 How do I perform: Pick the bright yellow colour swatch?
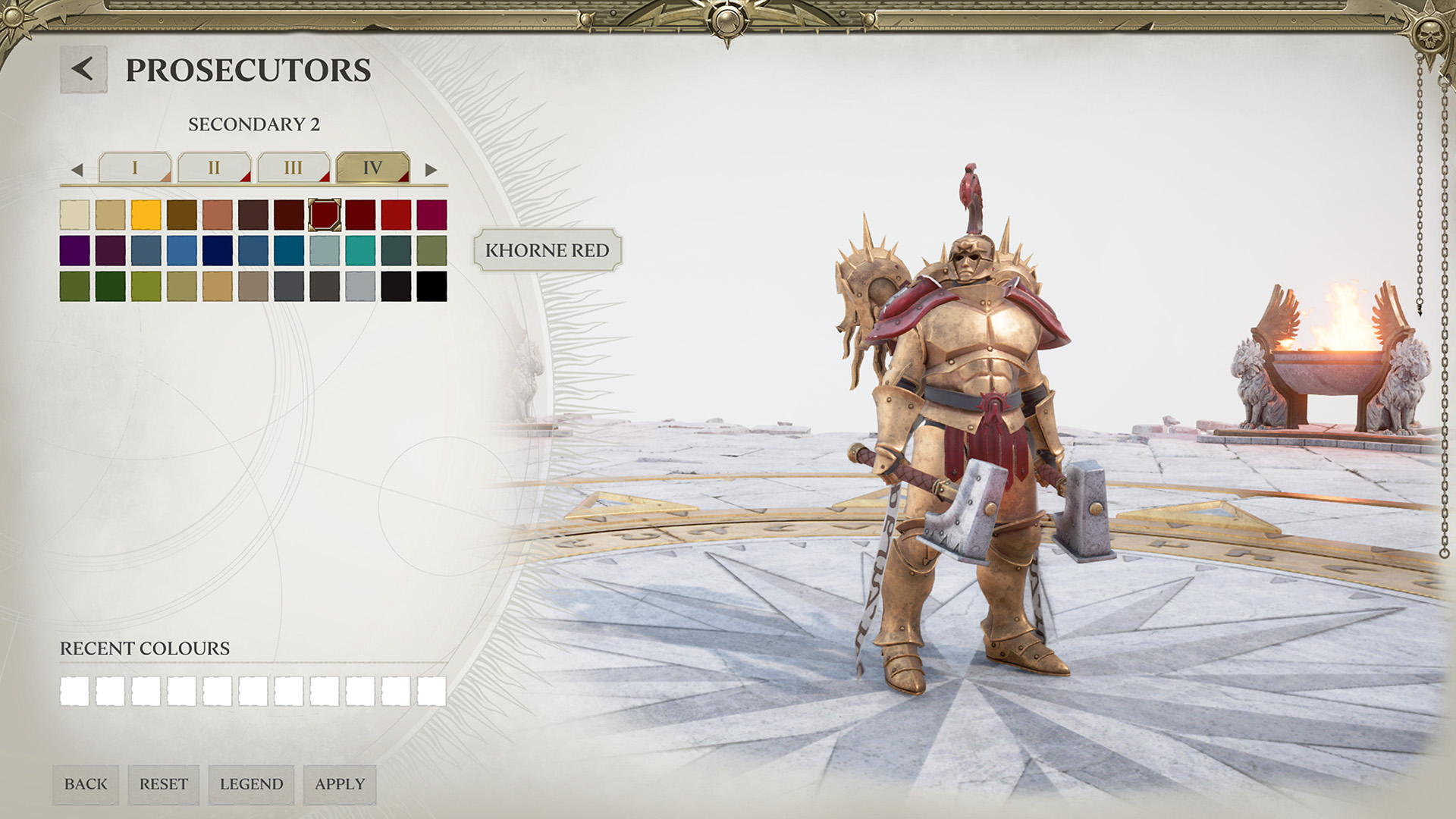(x=146, y=215)
